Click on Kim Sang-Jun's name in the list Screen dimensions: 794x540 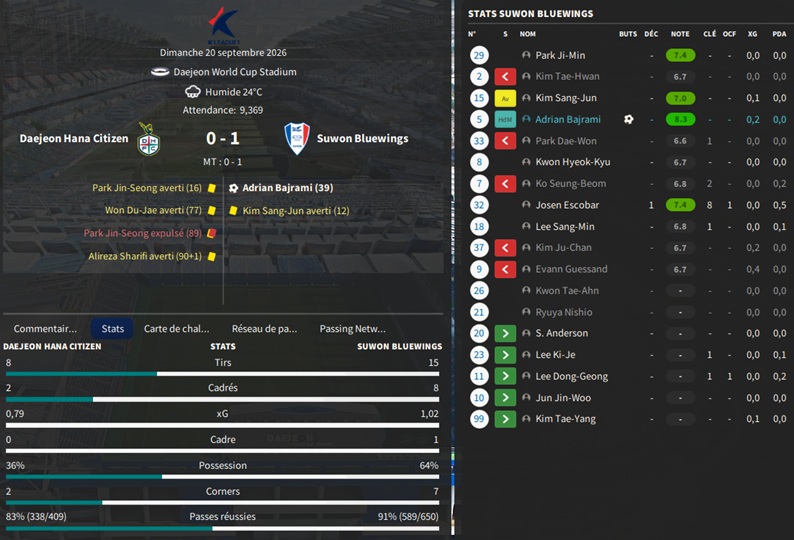pos(565,98)
